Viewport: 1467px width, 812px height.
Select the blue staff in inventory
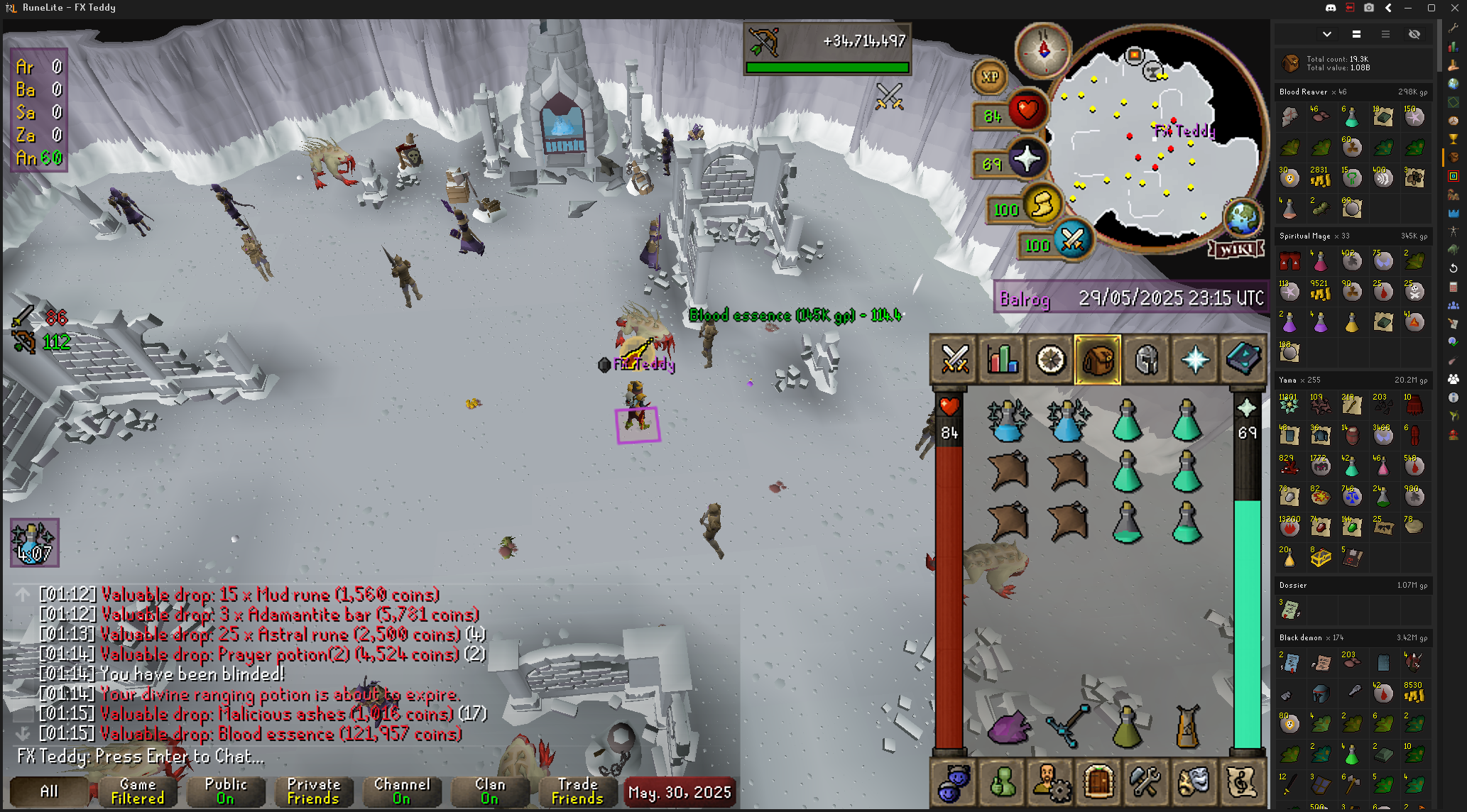click(1068, 727)
